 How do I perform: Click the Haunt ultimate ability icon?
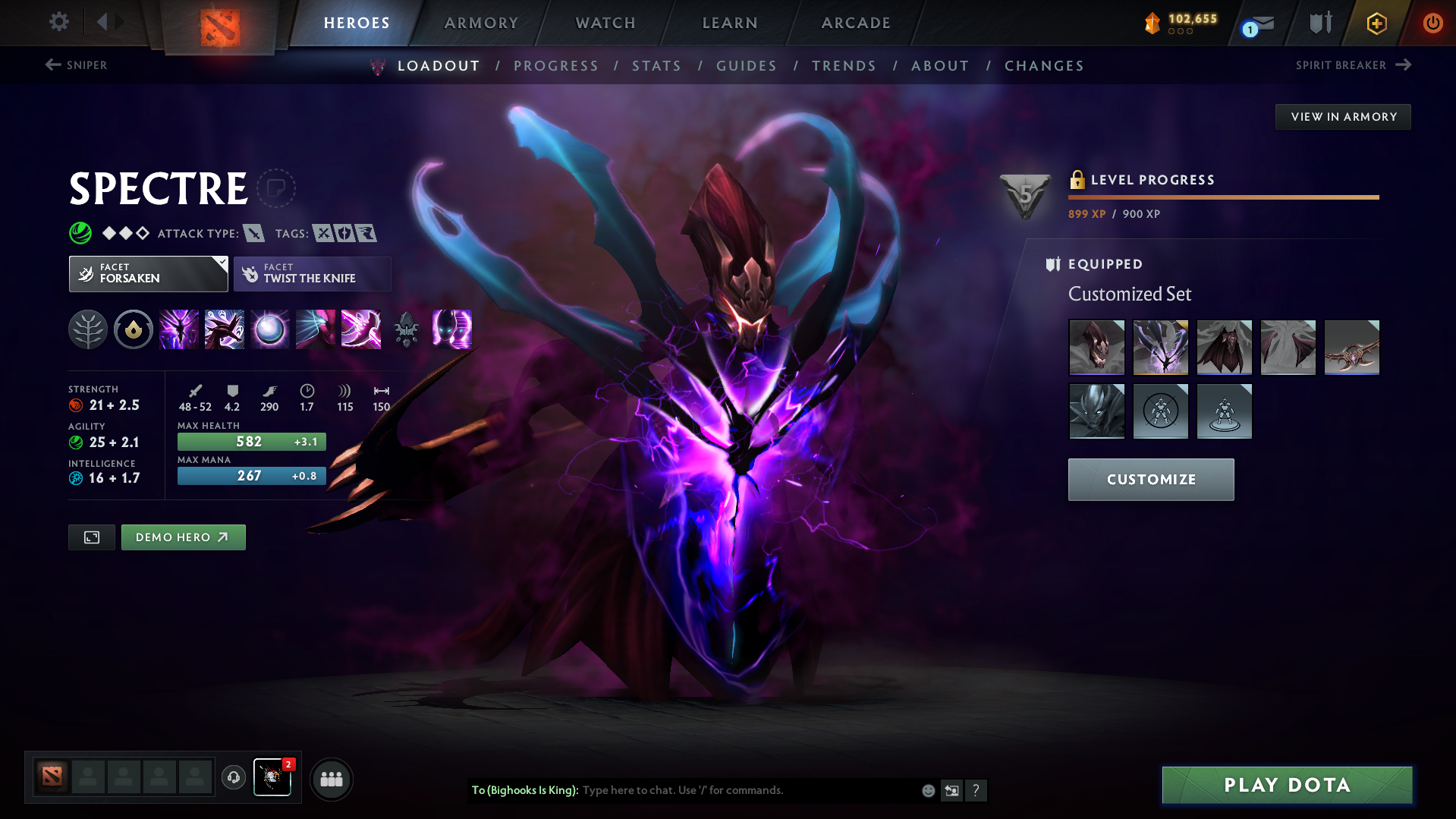[x=451, y=329]
